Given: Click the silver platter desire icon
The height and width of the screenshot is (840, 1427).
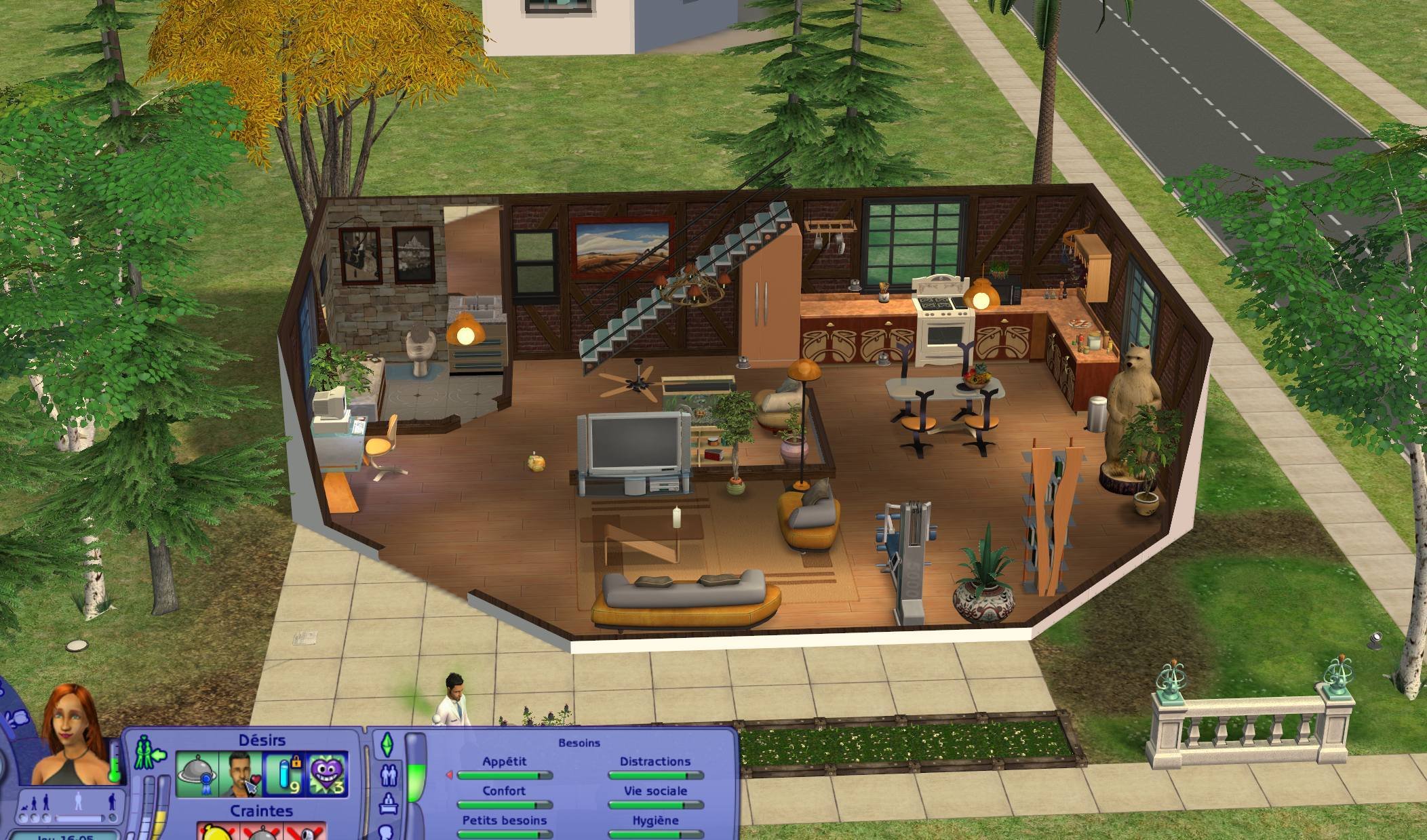Looking at the screenshot, I should click(197, 774).
